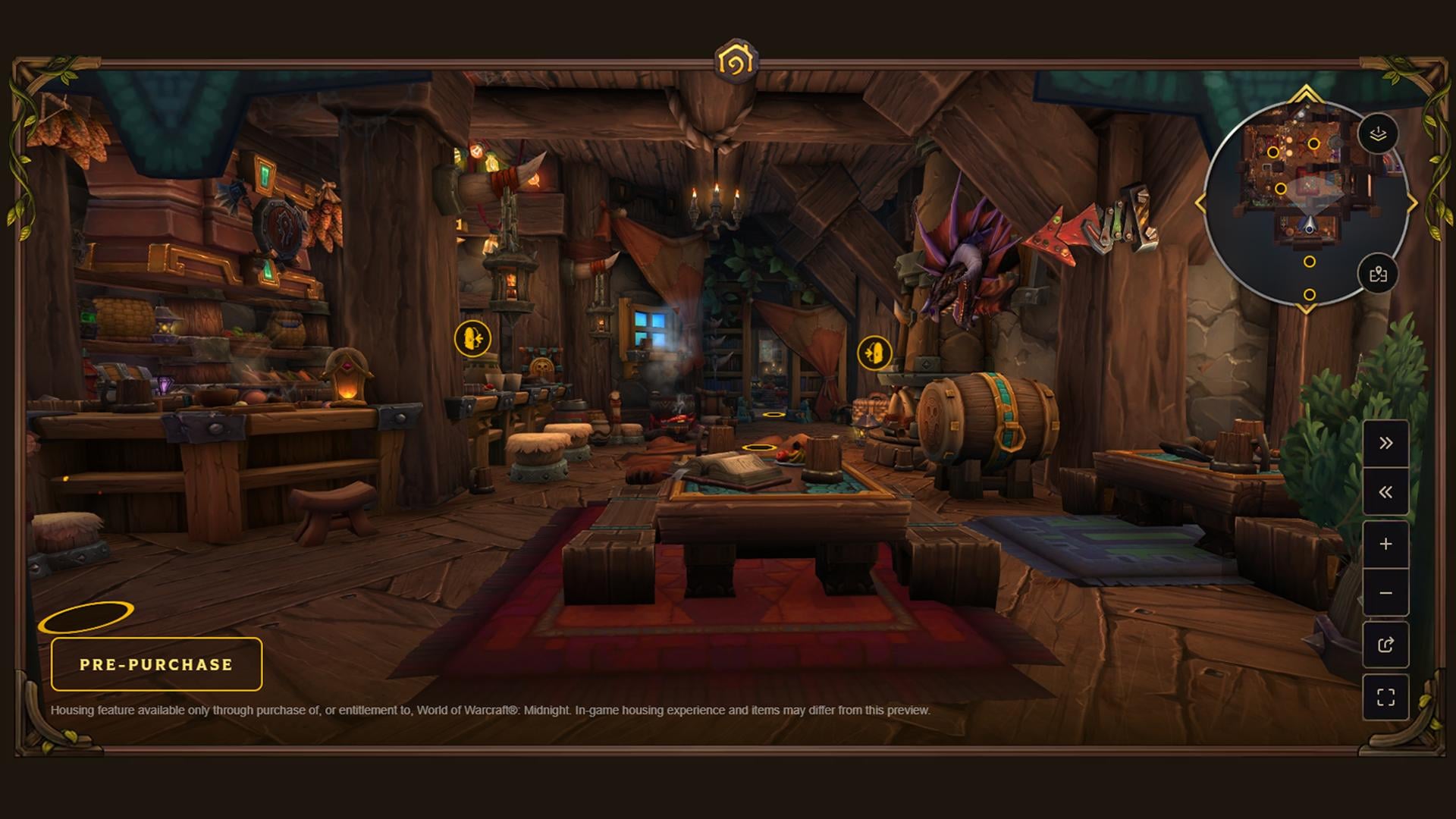1456x819 pixels.
Task: Click the minimap's top arrow
Action: click(x=1306, y=94)
